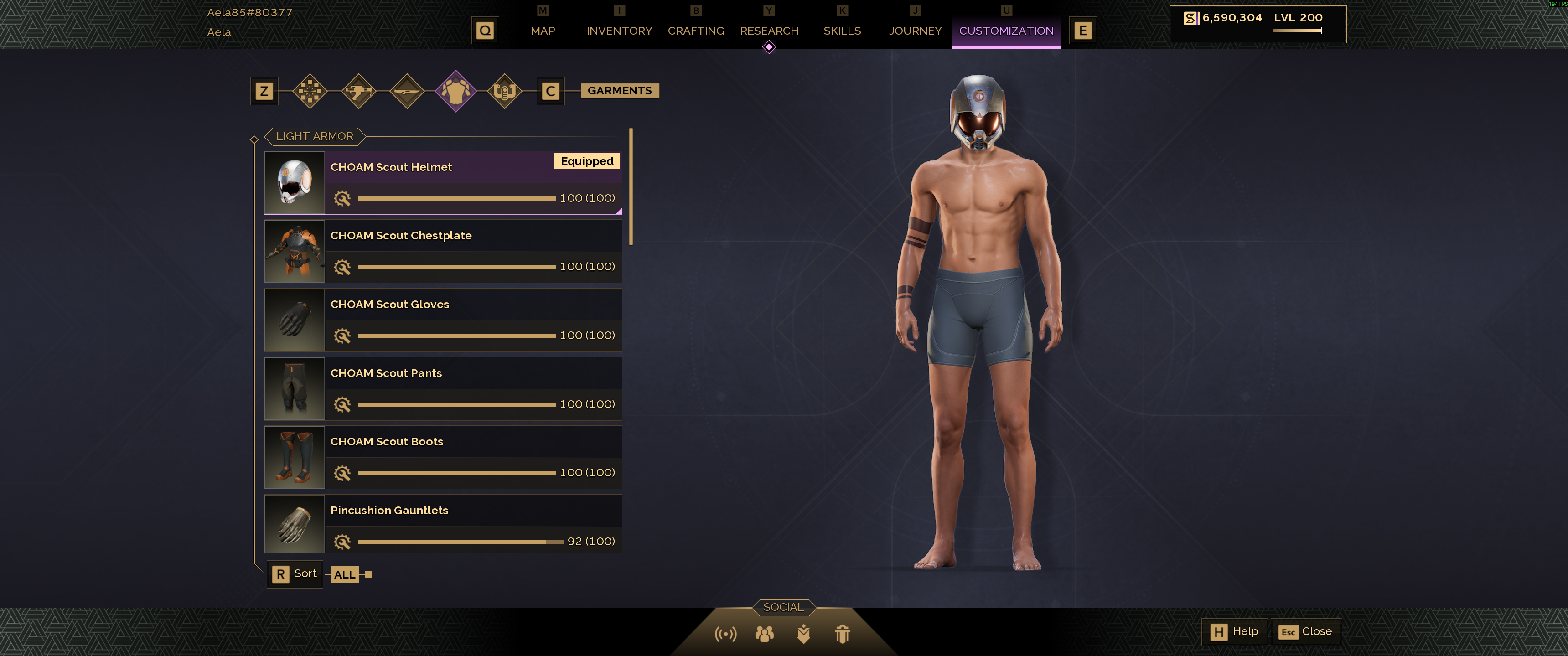Choose the CHOAM Scout Gloves garment

443,320
